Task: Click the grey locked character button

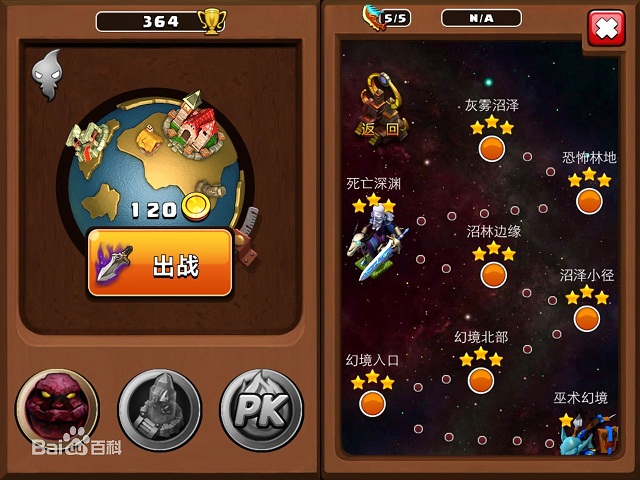Action: point(159,410)
